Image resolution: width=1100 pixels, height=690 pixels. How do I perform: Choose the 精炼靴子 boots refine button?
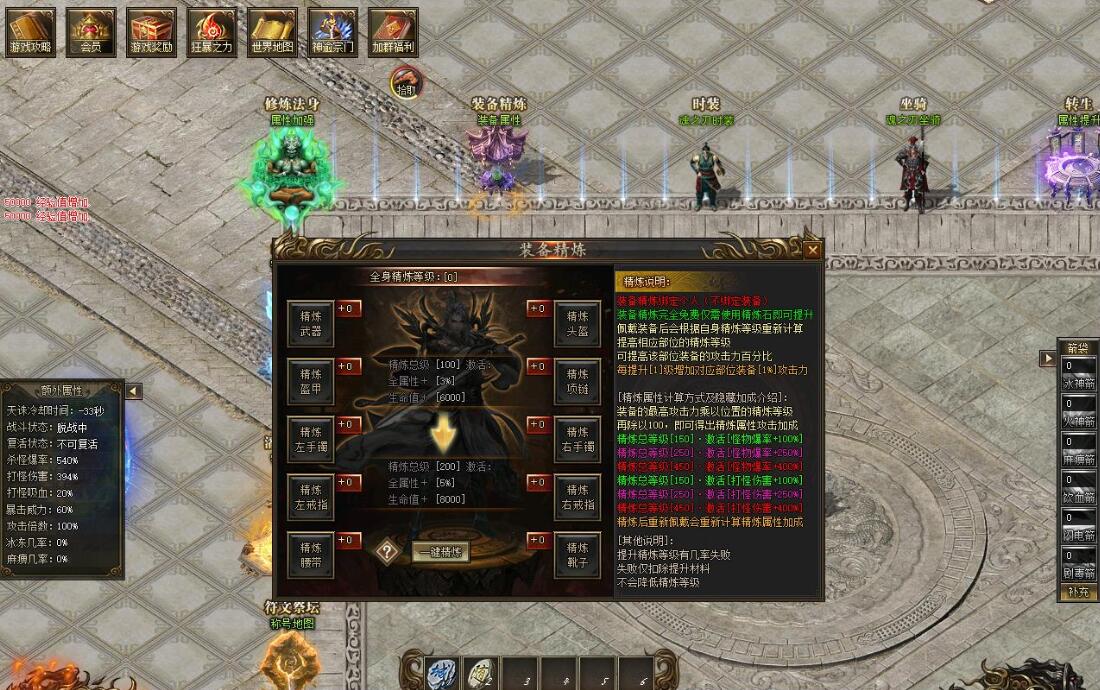(x=578, y=555)
